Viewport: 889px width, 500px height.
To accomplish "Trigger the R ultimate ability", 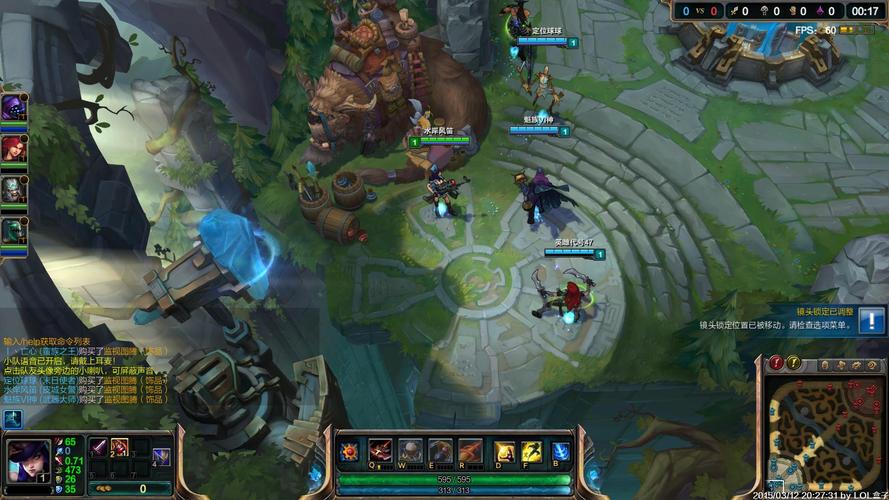I will [x=470, y=451].
